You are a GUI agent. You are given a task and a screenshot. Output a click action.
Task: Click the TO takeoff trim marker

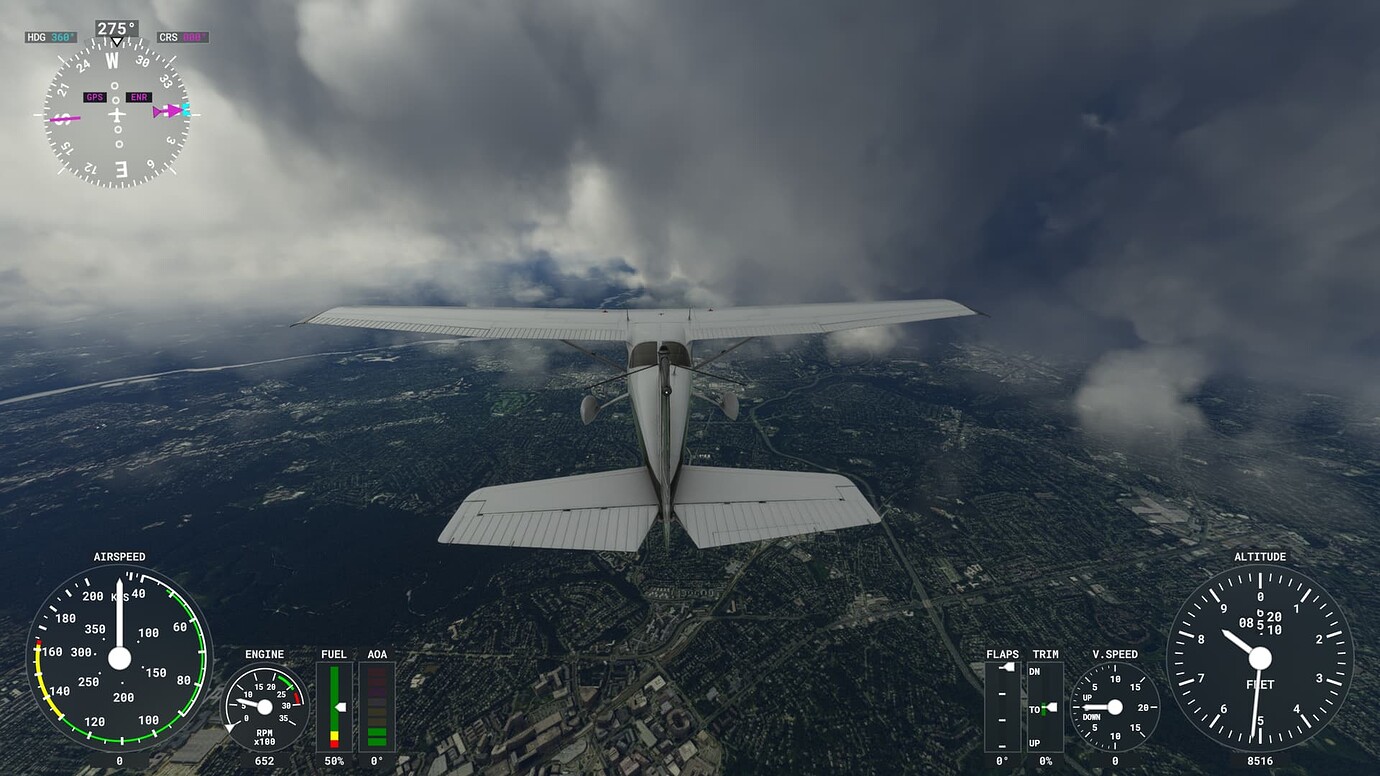pyautogui.click(x=1046, y=709)
